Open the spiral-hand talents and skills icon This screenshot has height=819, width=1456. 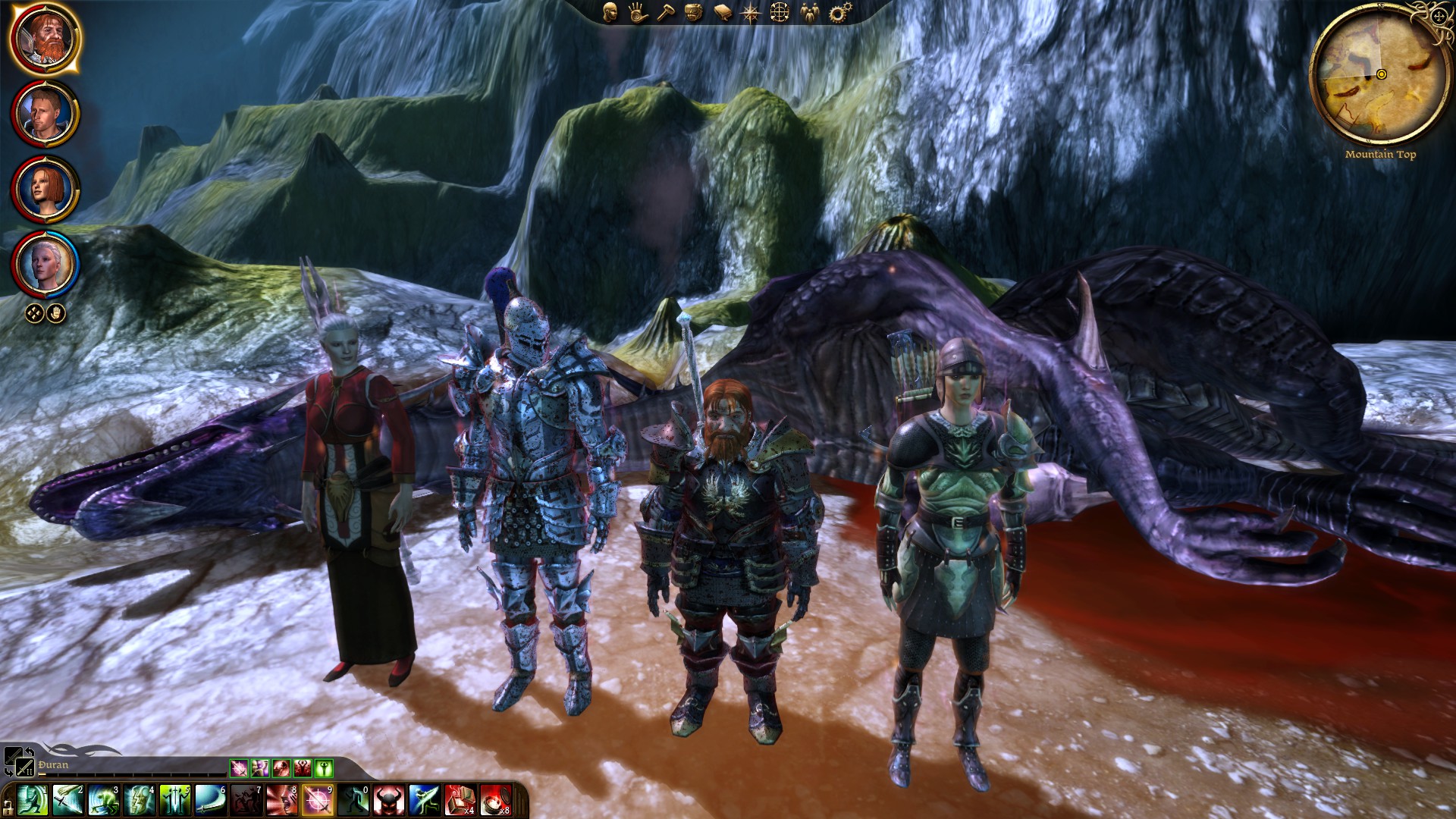638,12
